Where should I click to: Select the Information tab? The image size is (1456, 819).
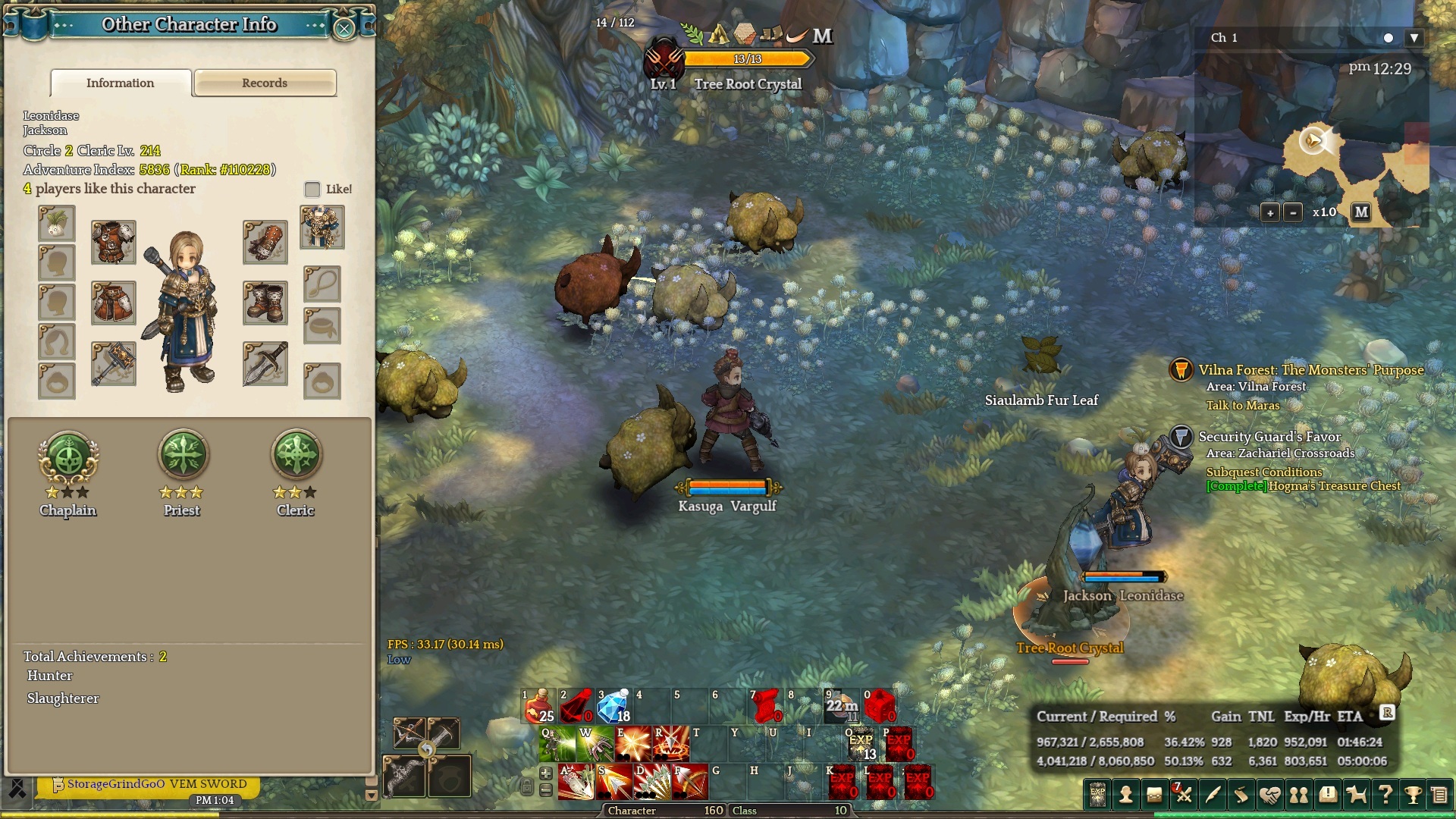click(x=120, y=83)
